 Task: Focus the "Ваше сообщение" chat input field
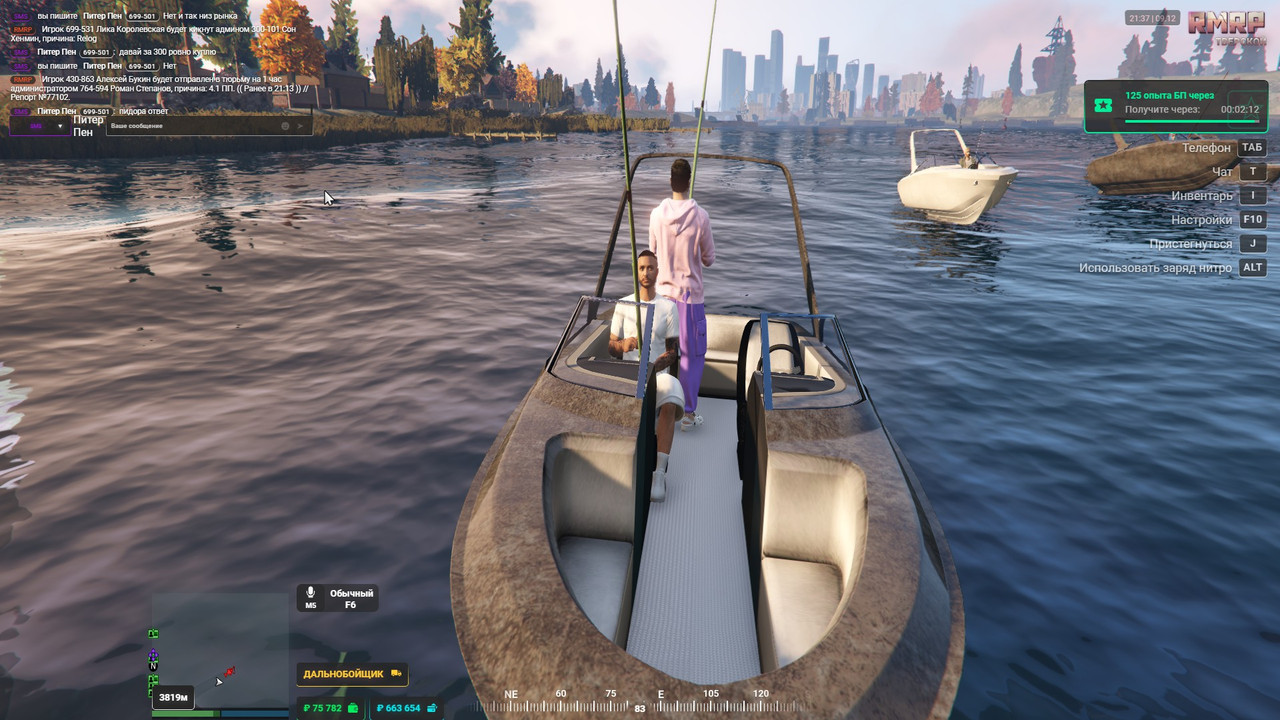190,126
